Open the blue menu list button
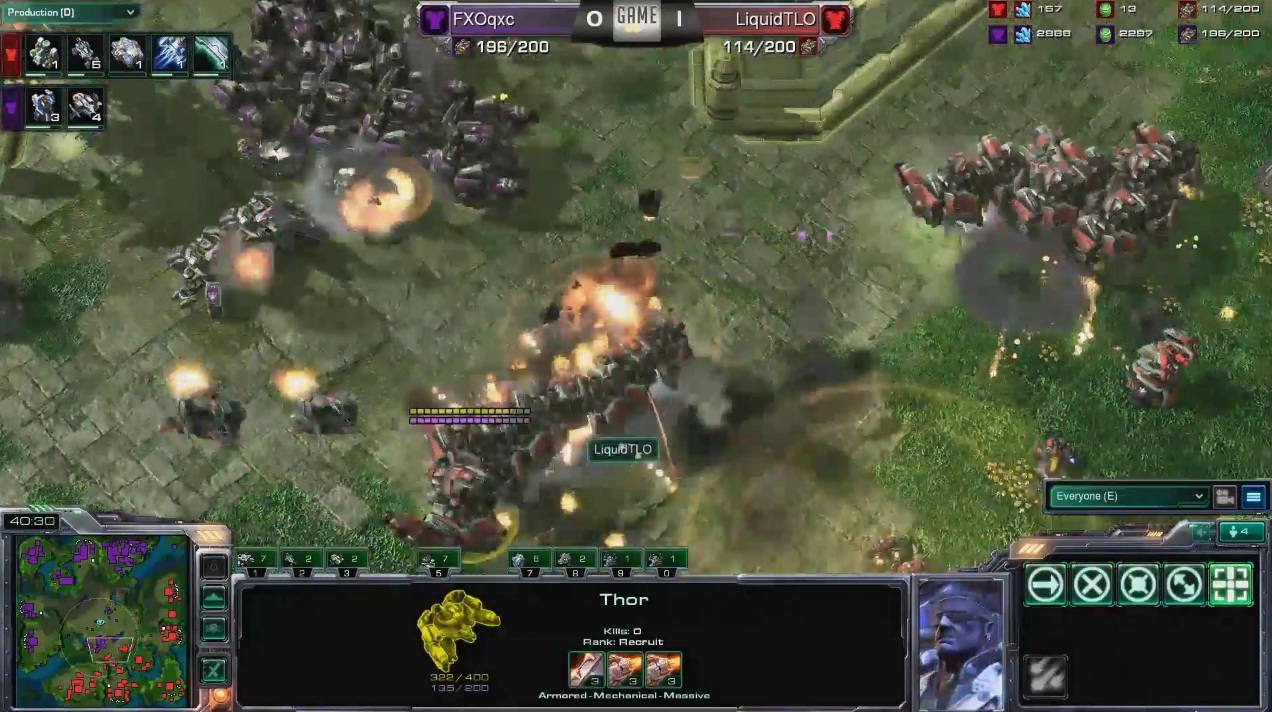Screen dimensions: 1272x712 [1252, 496]
